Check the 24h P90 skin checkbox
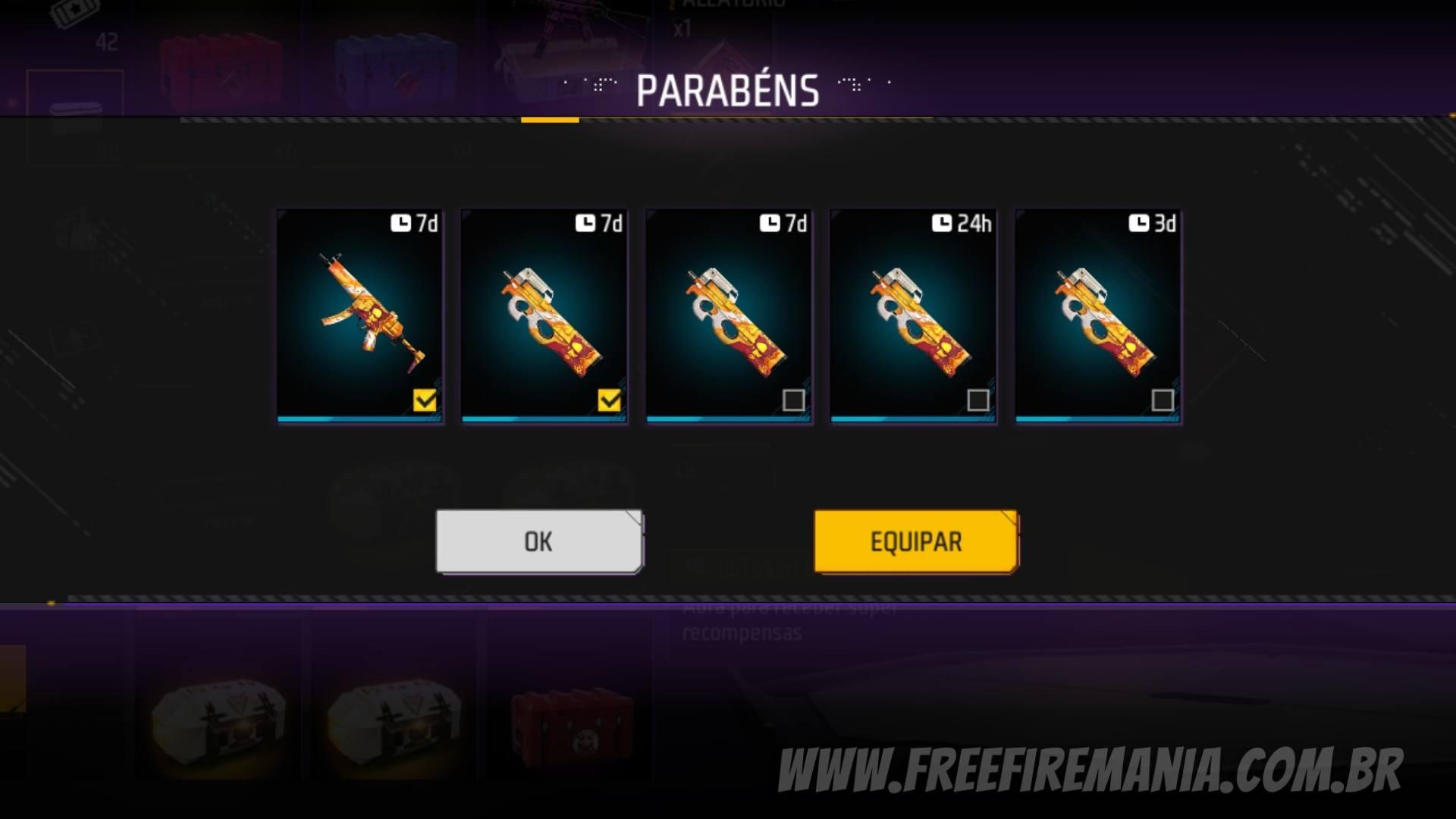 coord(978,400)
